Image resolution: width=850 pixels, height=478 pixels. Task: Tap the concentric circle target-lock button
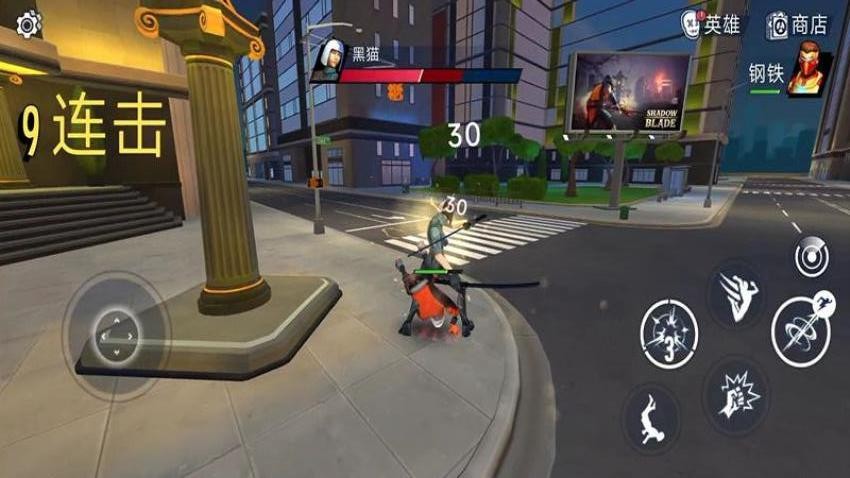coord(811,257)
